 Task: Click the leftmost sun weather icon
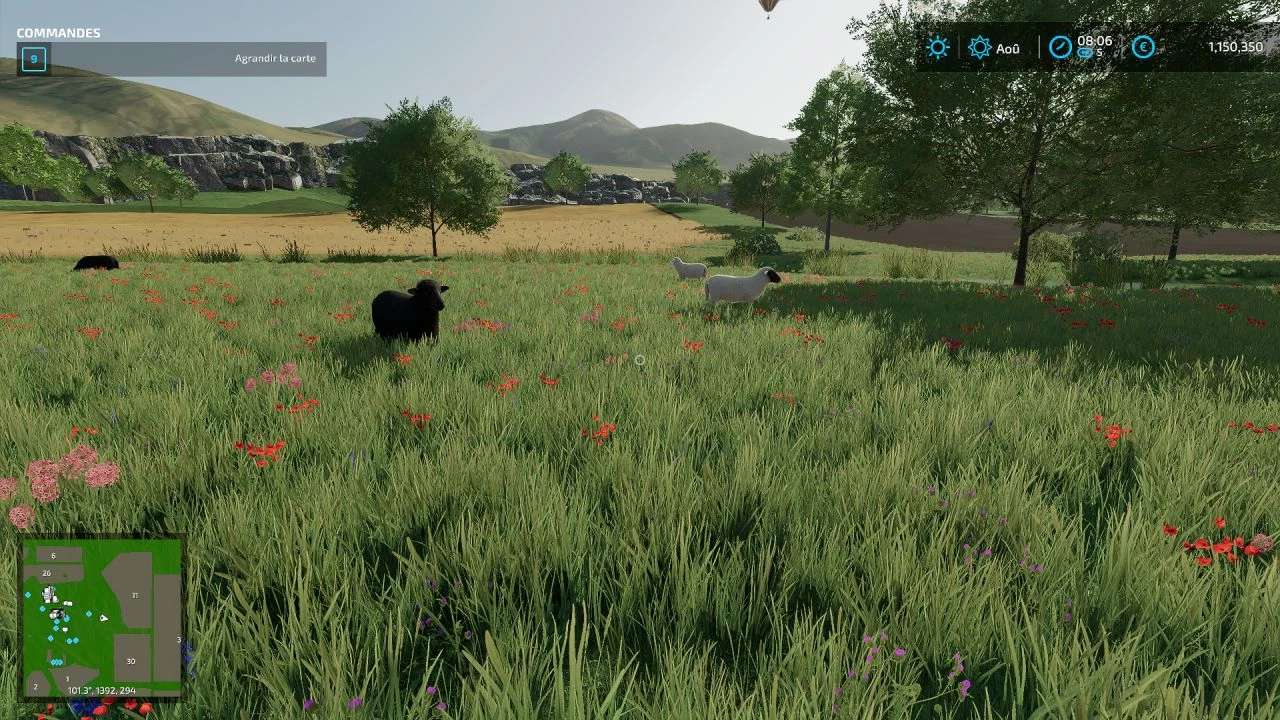pyautogui.click(x=937, y=47)
